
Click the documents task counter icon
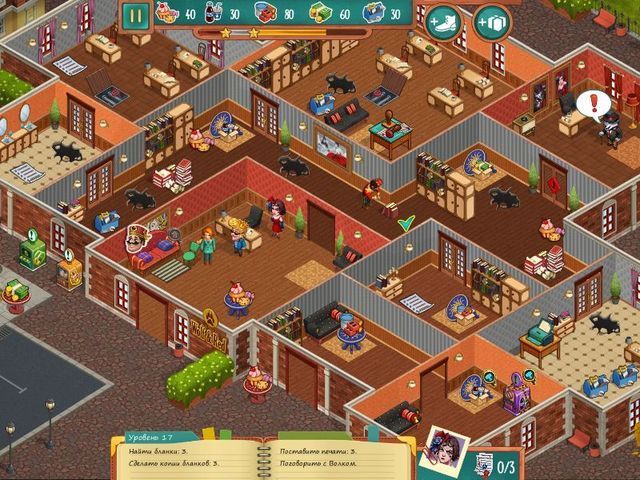pos(482,463)
